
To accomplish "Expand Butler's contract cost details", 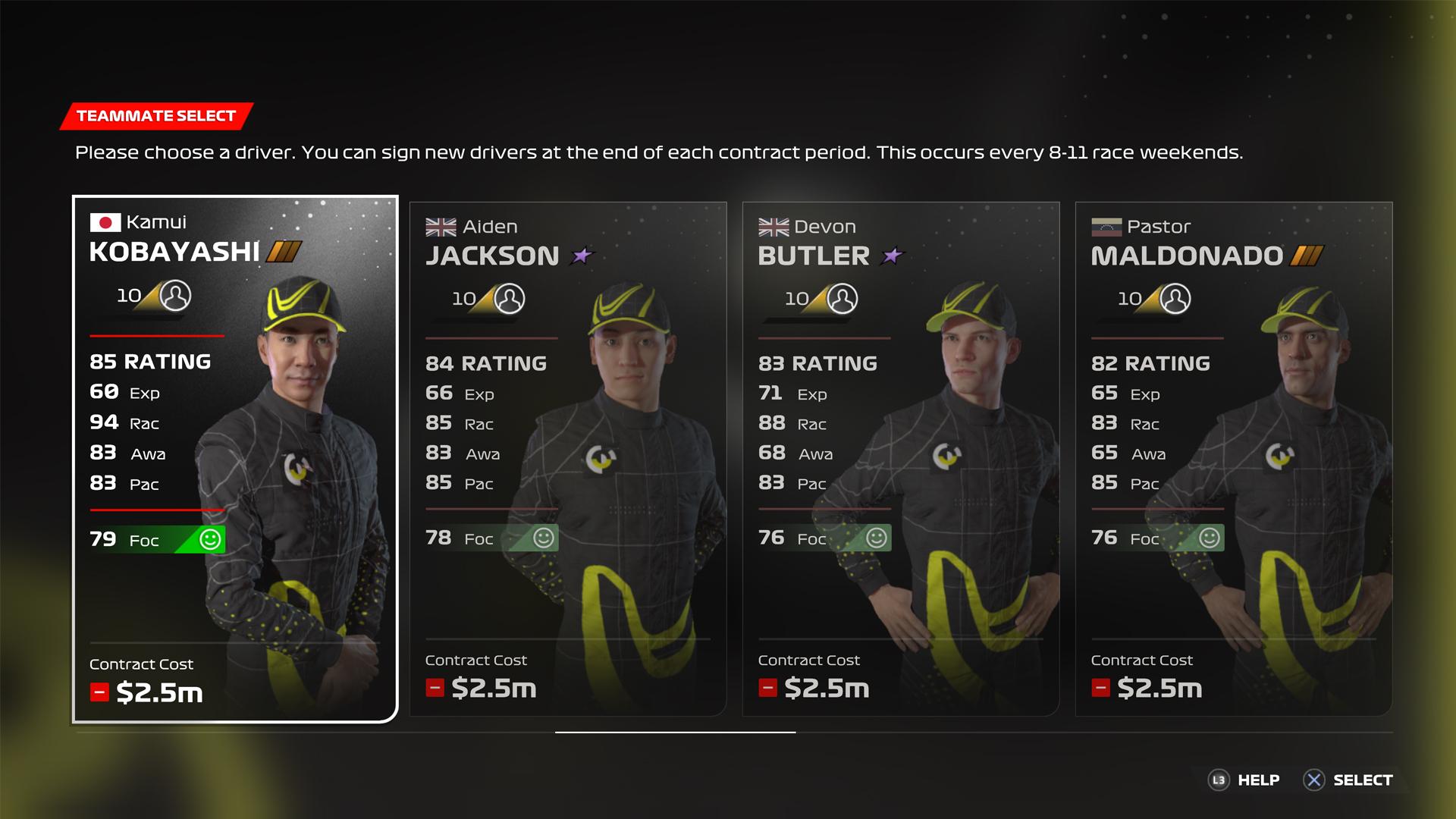I will 767,689.
